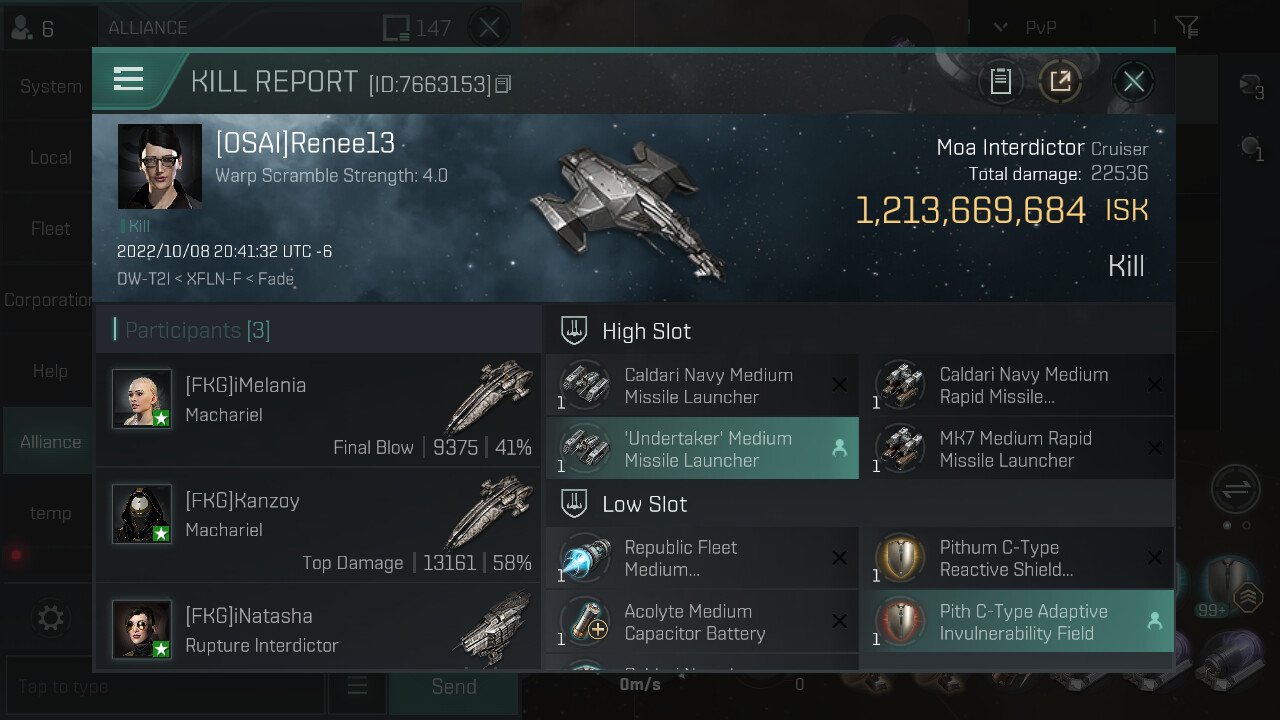Image resolution: width=1280 pixels, height=720 pixels.
Task: Switch to the Corporation chat channel
Action: pyautogui.click(x=48, y=300)
